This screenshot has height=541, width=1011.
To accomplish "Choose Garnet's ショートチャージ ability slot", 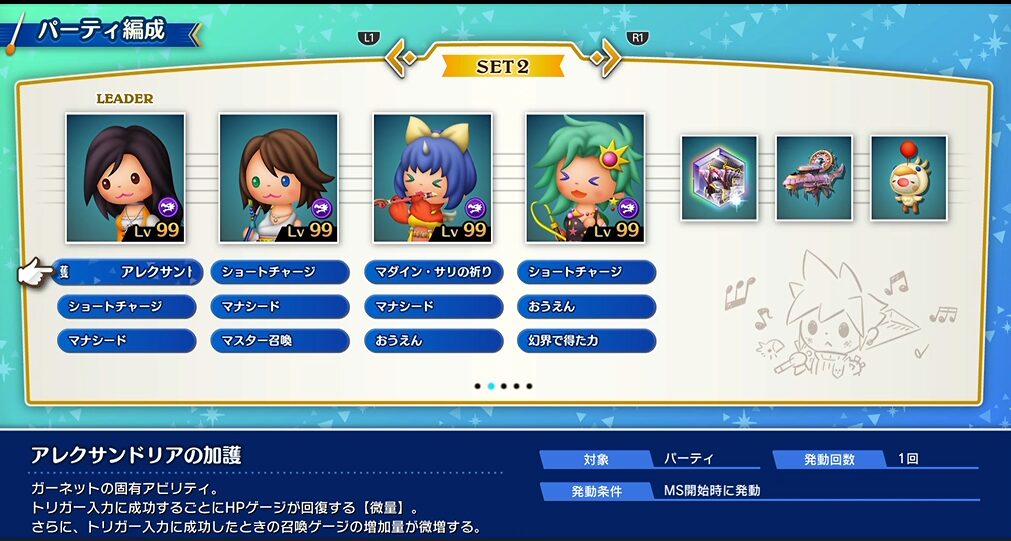I will pyautogui.click(x=127, y=306).
